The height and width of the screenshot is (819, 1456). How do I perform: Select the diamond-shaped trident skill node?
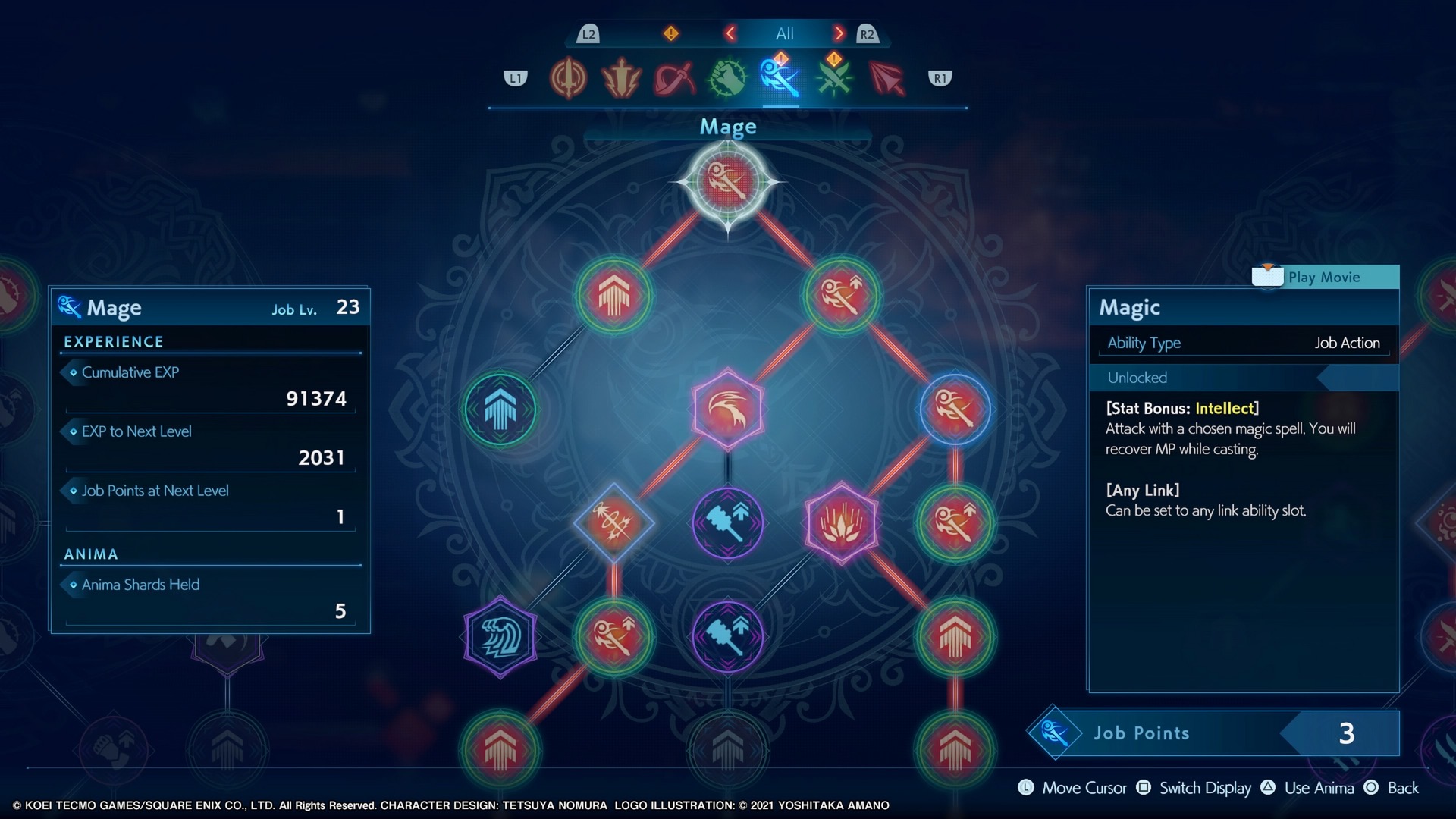click(x=613, y=522)
